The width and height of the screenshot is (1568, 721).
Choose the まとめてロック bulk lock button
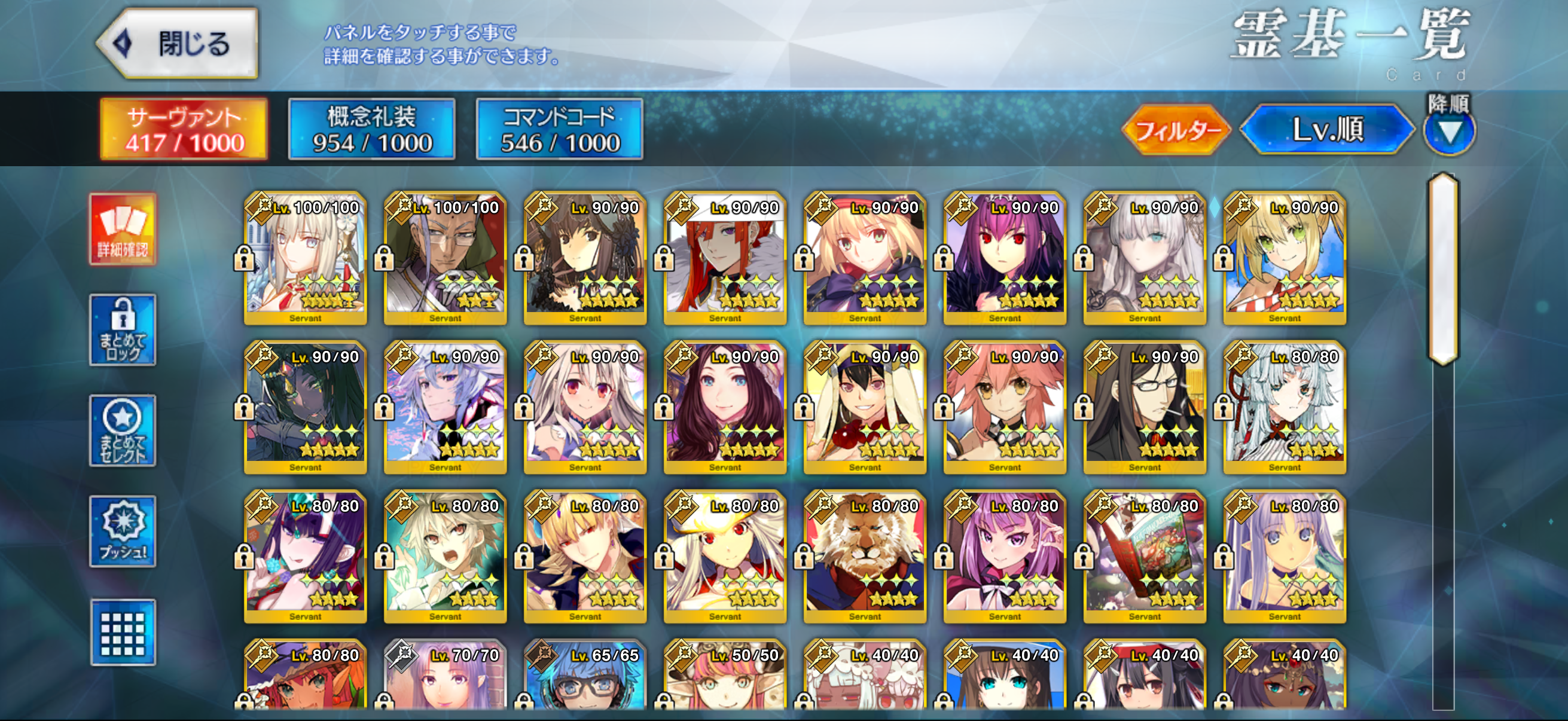pos(123,331)
